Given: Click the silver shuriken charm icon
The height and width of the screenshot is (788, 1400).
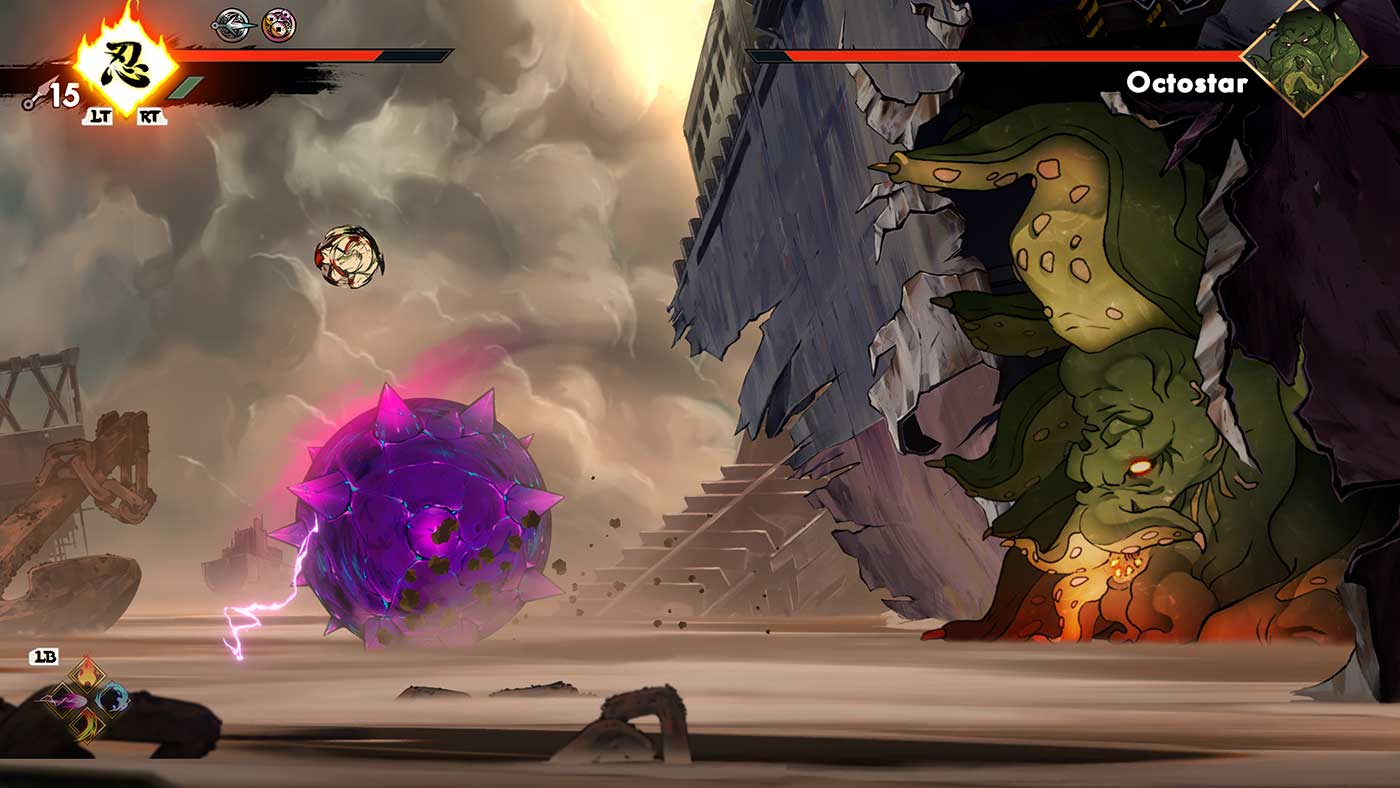Looking at the screenshot, I should point(234,25).
